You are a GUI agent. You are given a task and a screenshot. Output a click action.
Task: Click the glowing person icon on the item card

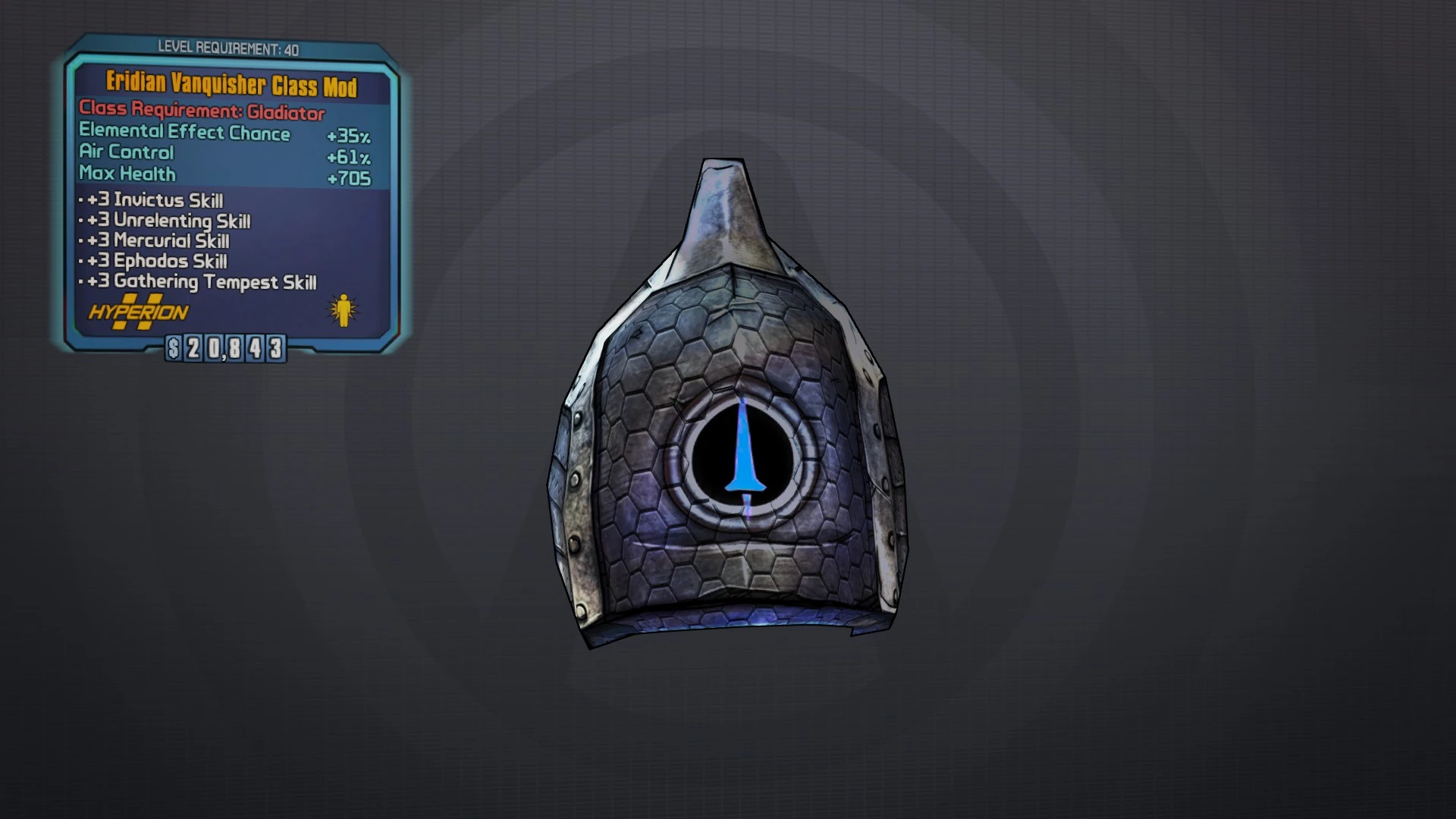point(345,310)
